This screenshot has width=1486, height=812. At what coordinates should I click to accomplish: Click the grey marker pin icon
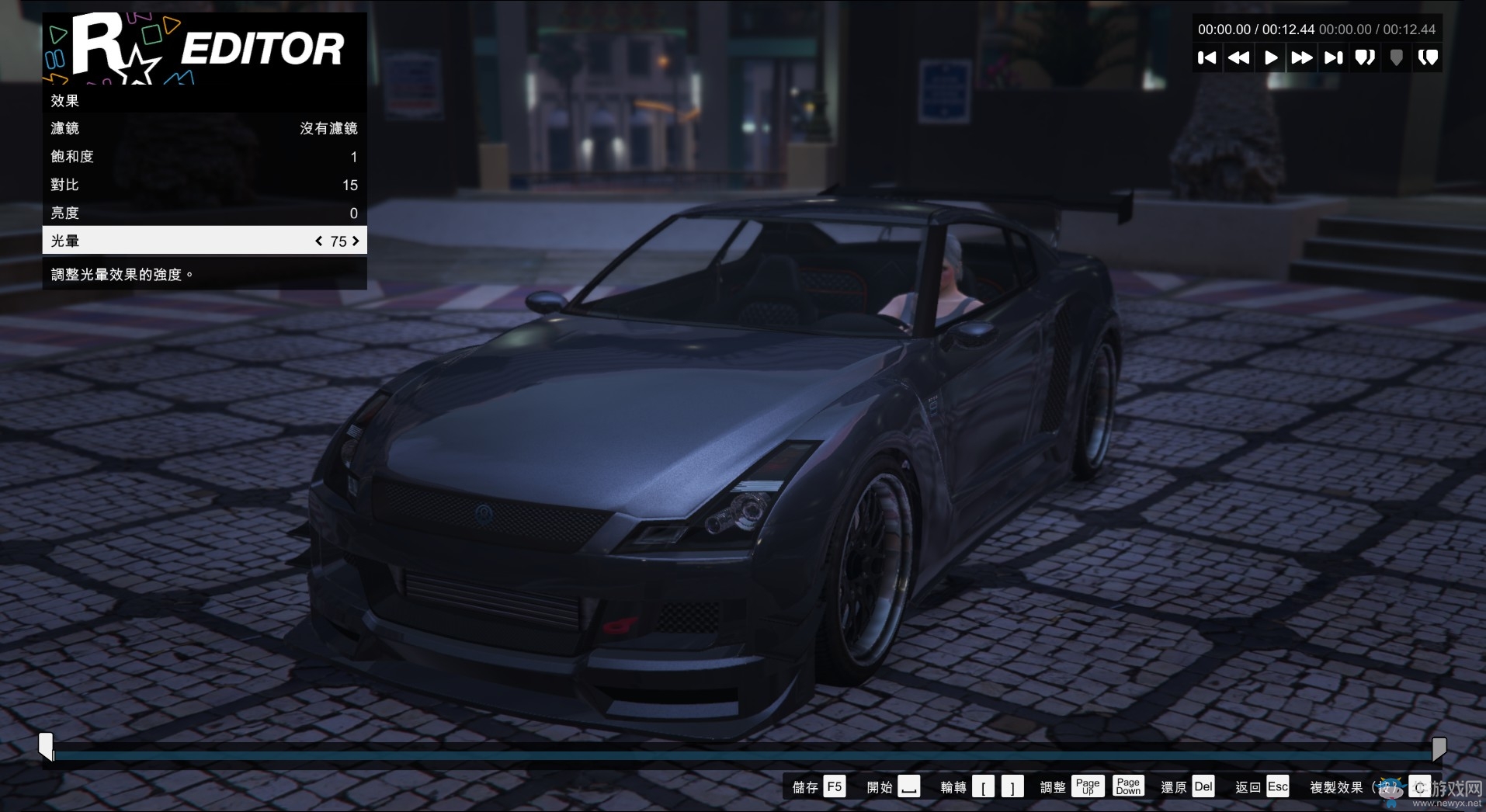1396,57
